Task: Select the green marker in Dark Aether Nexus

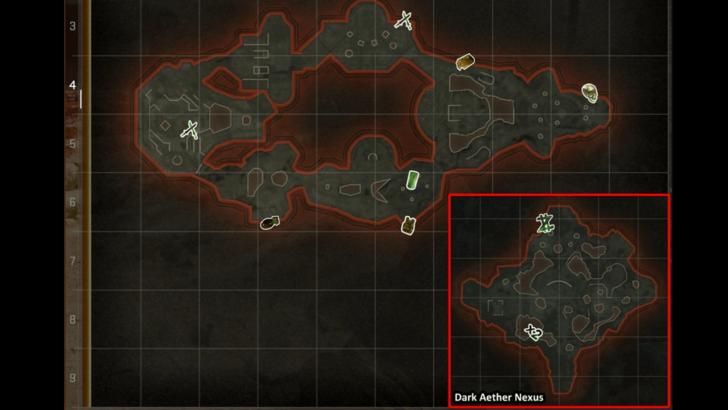Action: click(545, 224)
